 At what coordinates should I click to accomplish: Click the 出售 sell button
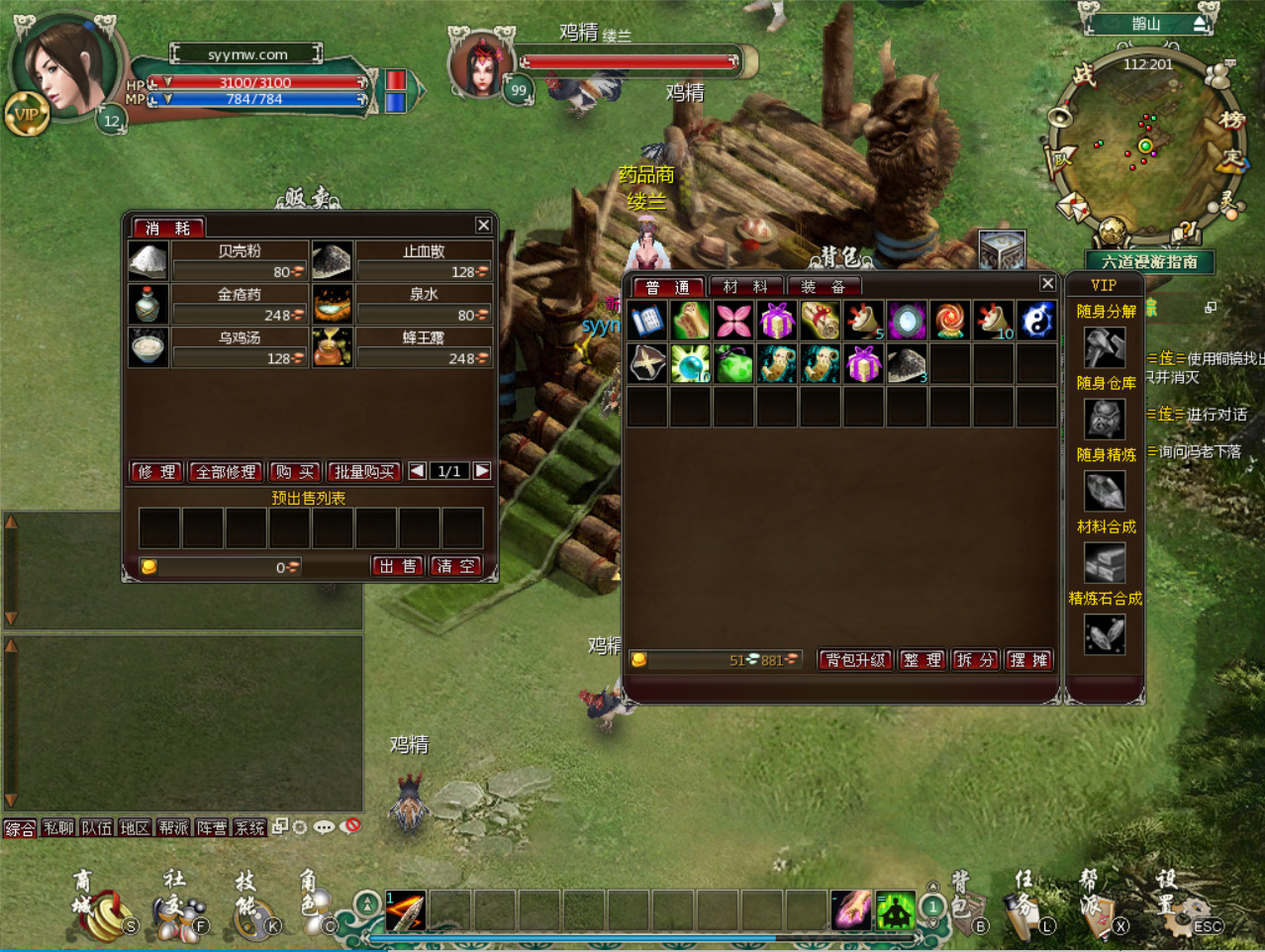point(398,566)
